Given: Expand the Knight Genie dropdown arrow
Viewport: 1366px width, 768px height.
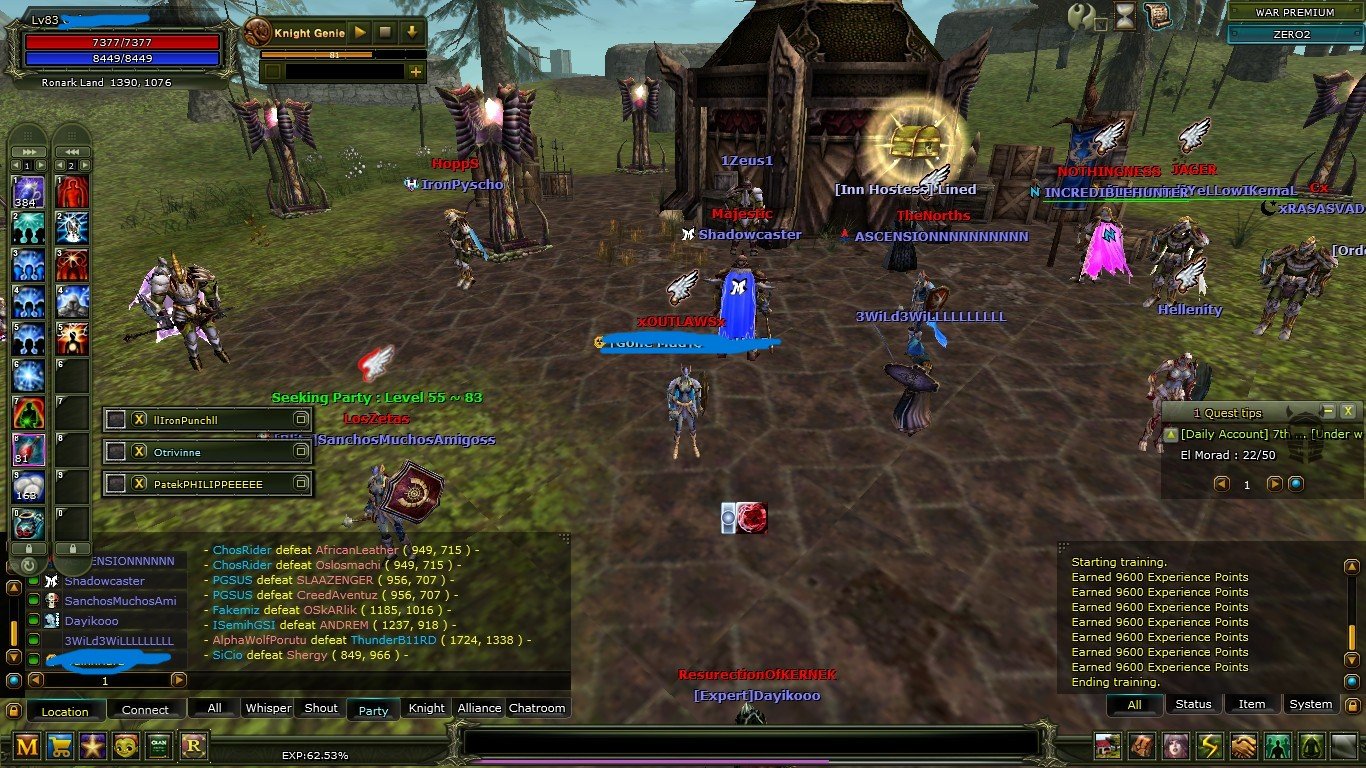Looking at the screenshot, I should (411, 31).
